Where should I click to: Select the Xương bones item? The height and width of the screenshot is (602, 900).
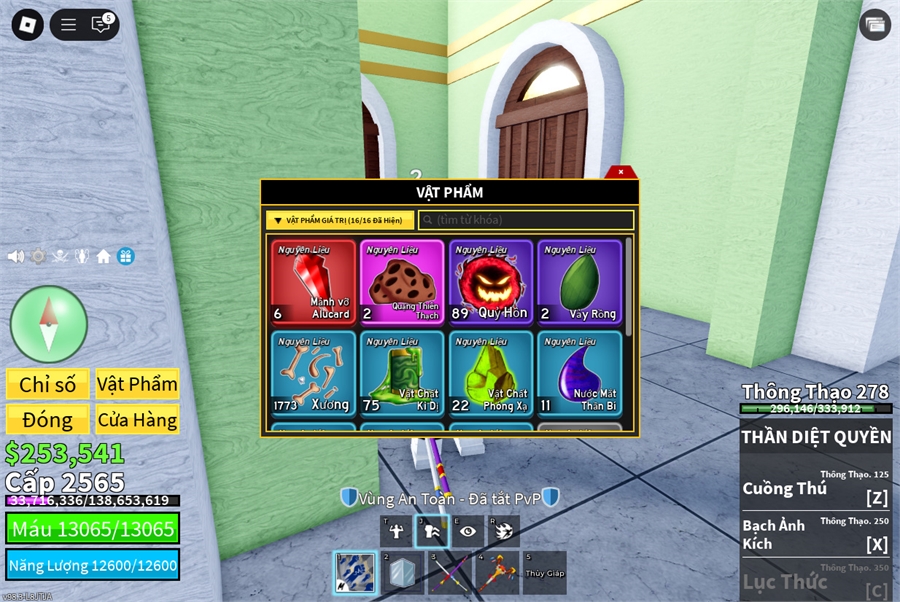[313, 373]
